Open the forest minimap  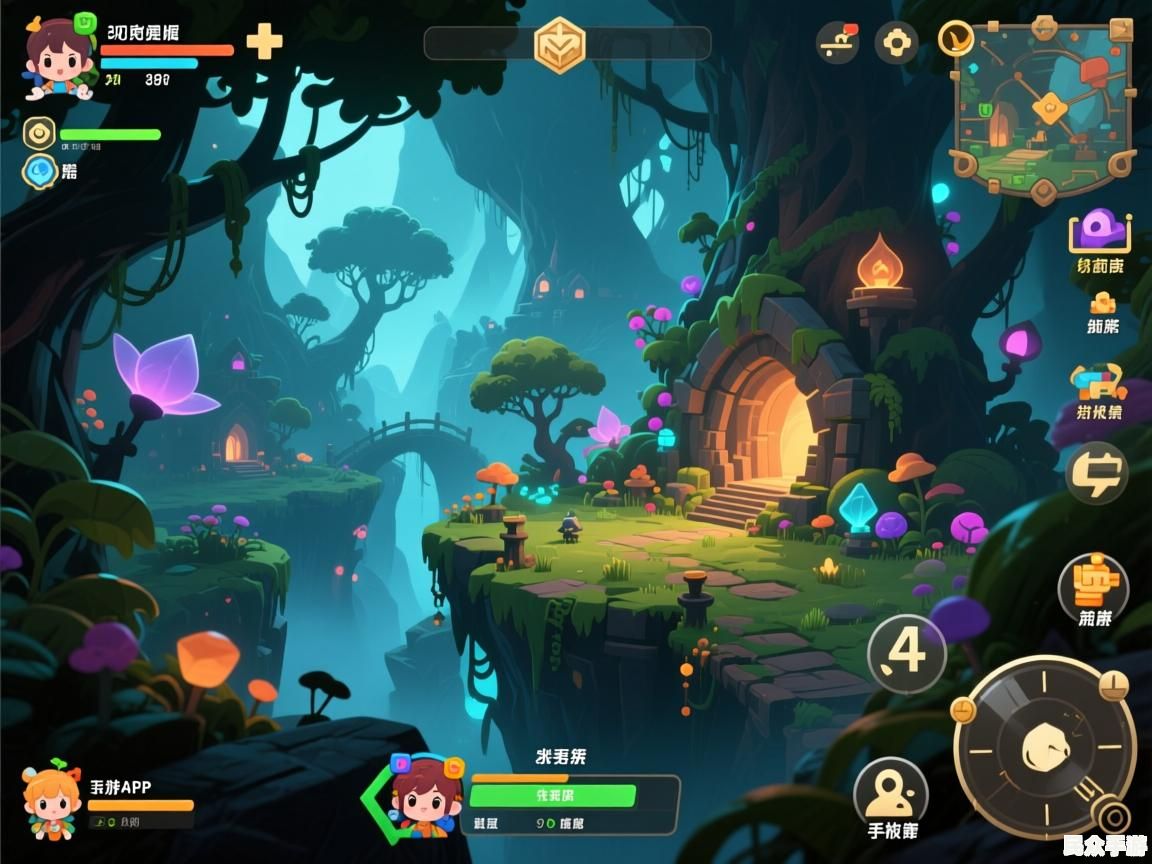click(x=1043, y=107)
